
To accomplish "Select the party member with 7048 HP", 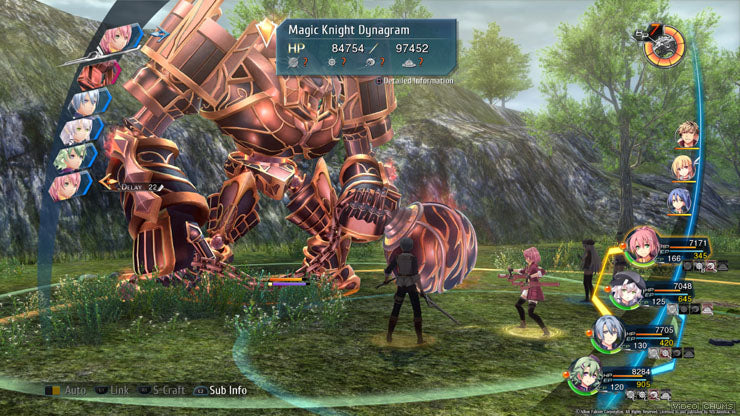I will point(627,289).
